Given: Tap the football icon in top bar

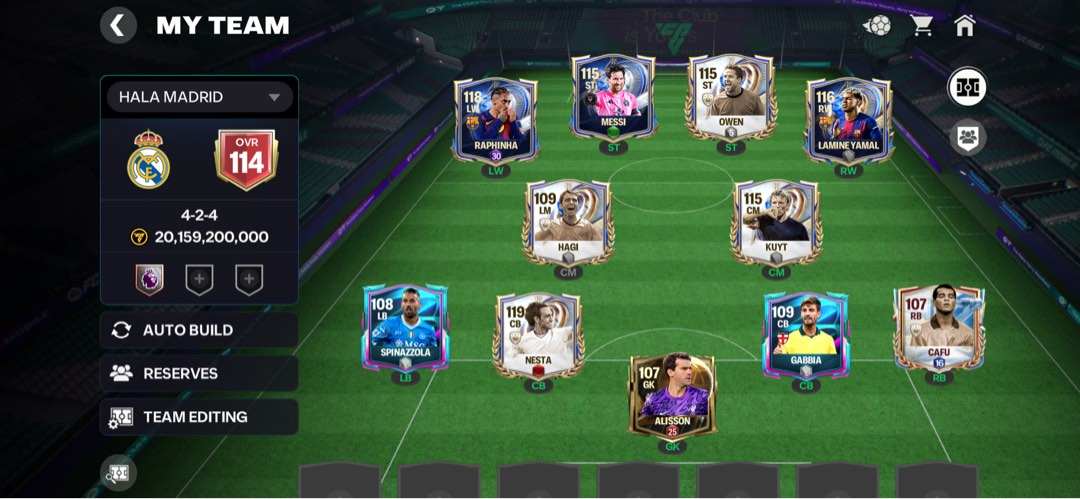Looking at the screenshot, I should [x=878, y=26].
